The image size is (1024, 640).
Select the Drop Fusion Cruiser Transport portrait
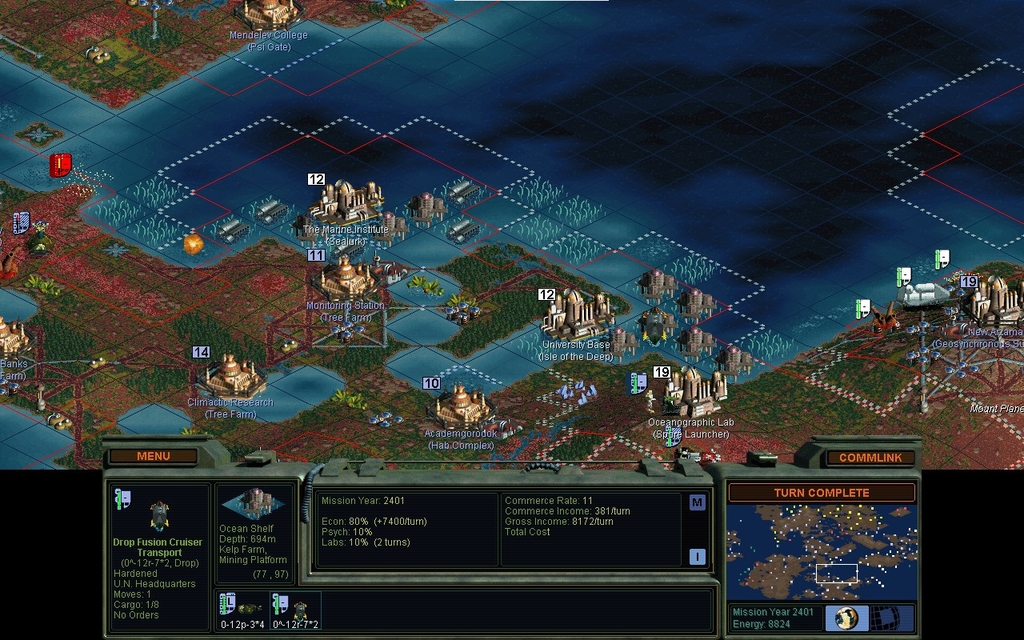[x=160, y=516]
